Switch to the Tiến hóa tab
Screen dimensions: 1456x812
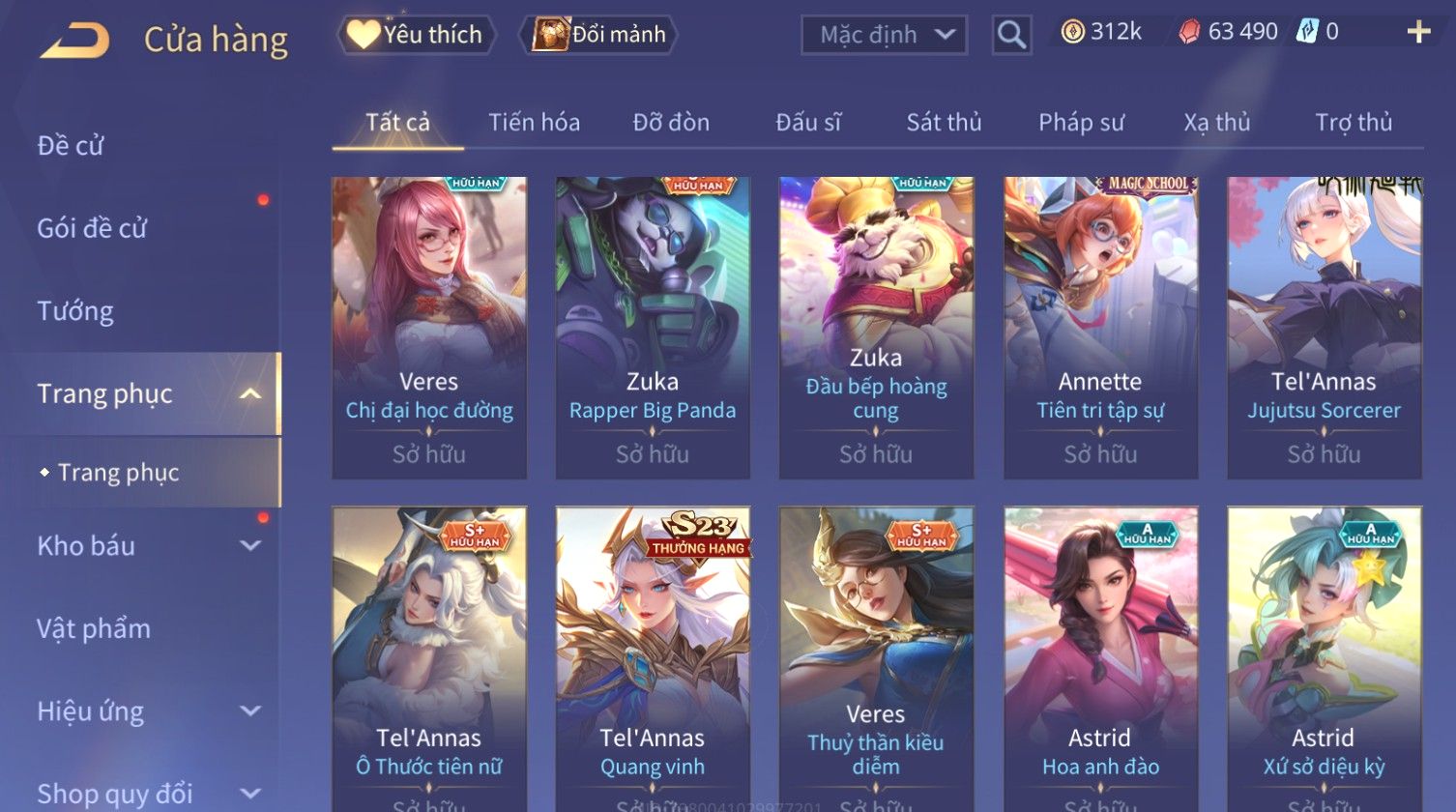click(x=534, y=123)
